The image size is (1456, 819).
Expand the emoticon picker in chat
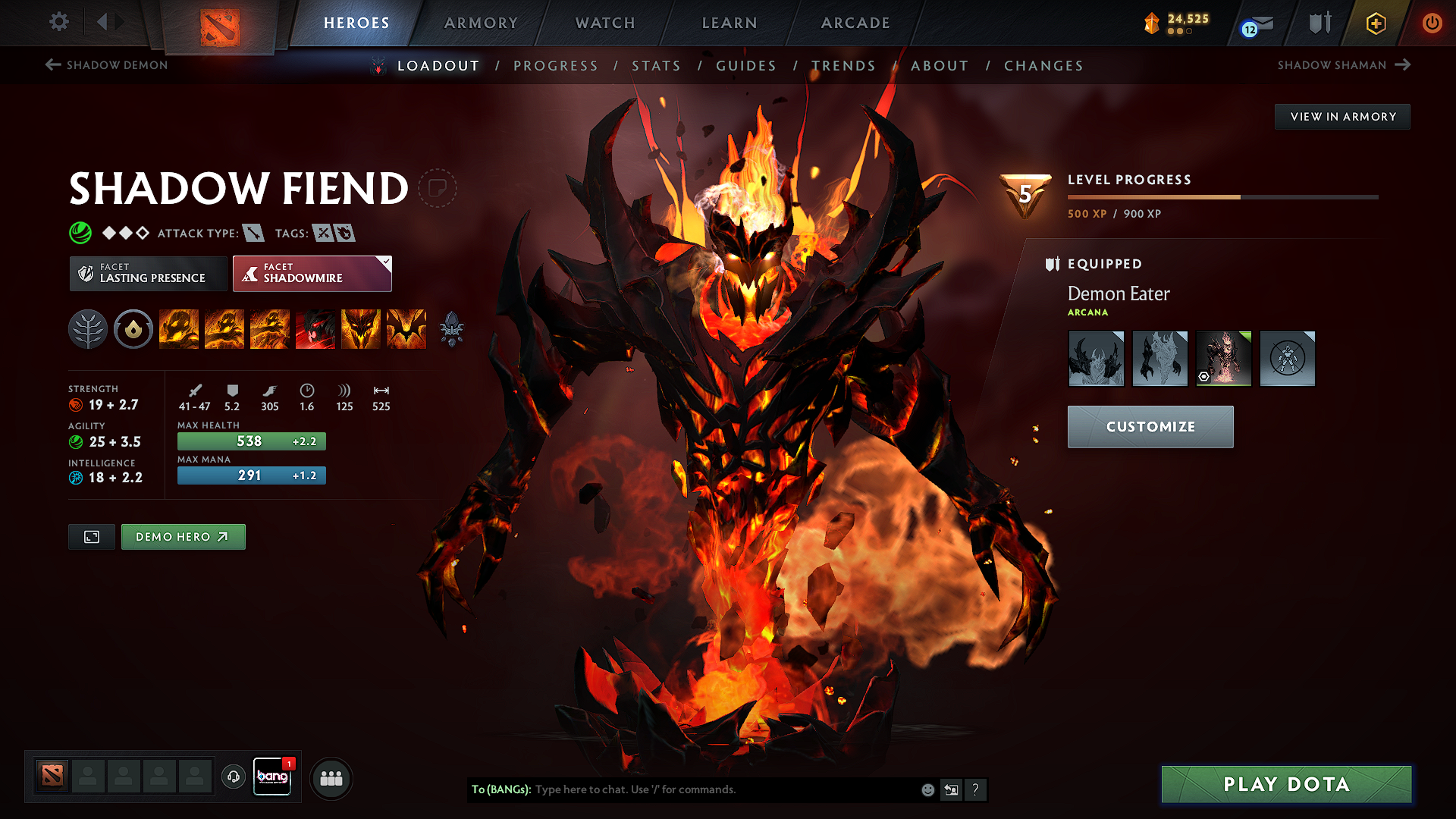(927, 789)
